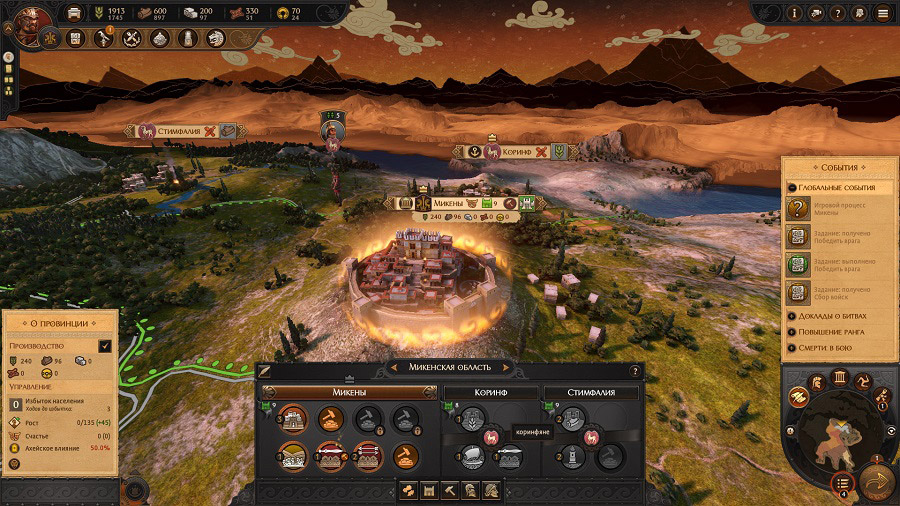The image size is (900, 506).
Task: Open the main menu hamburger button
Action: (881, 13)
